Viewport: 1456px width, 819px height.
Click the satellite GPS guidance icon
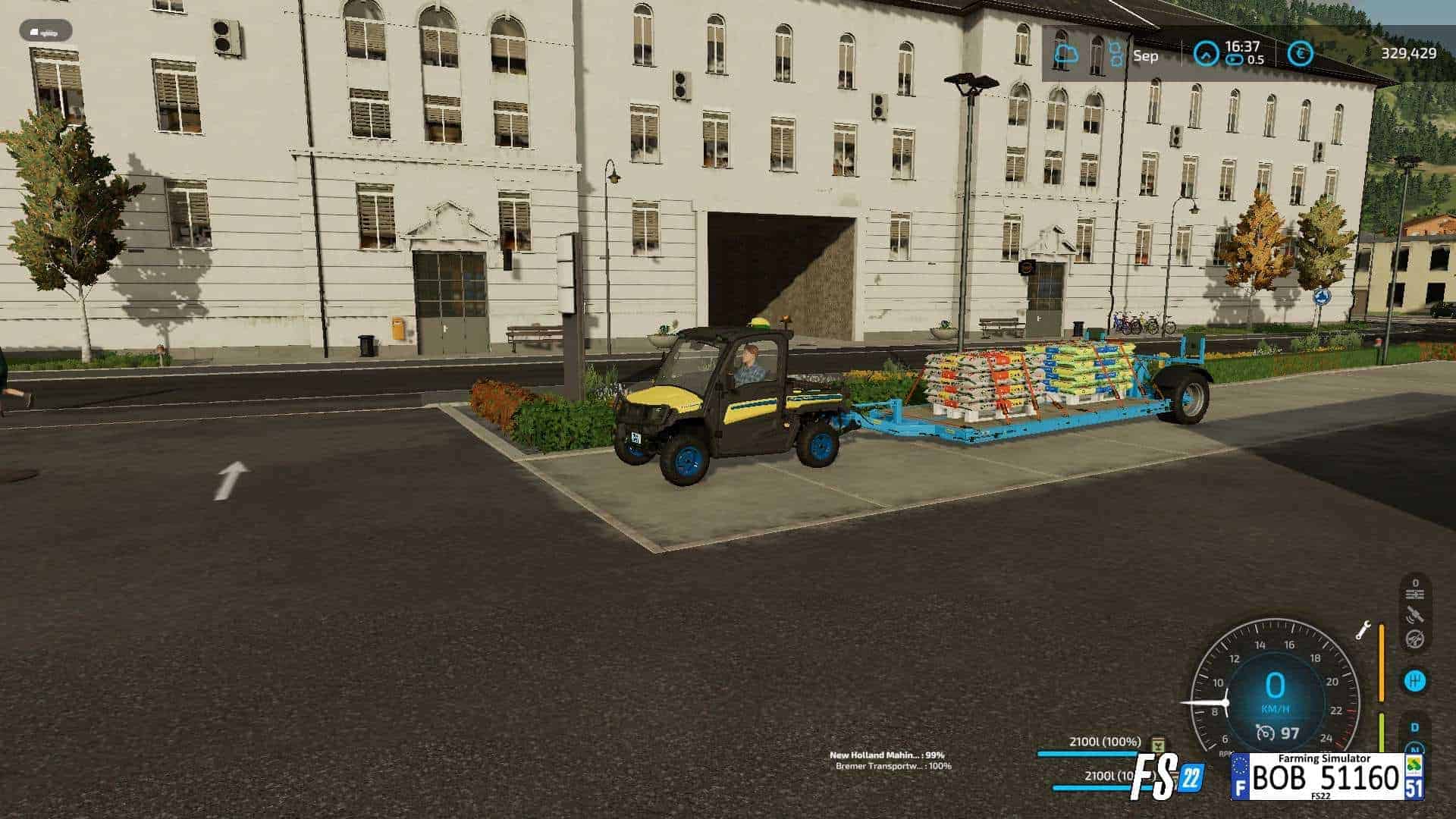(1414, 615)
